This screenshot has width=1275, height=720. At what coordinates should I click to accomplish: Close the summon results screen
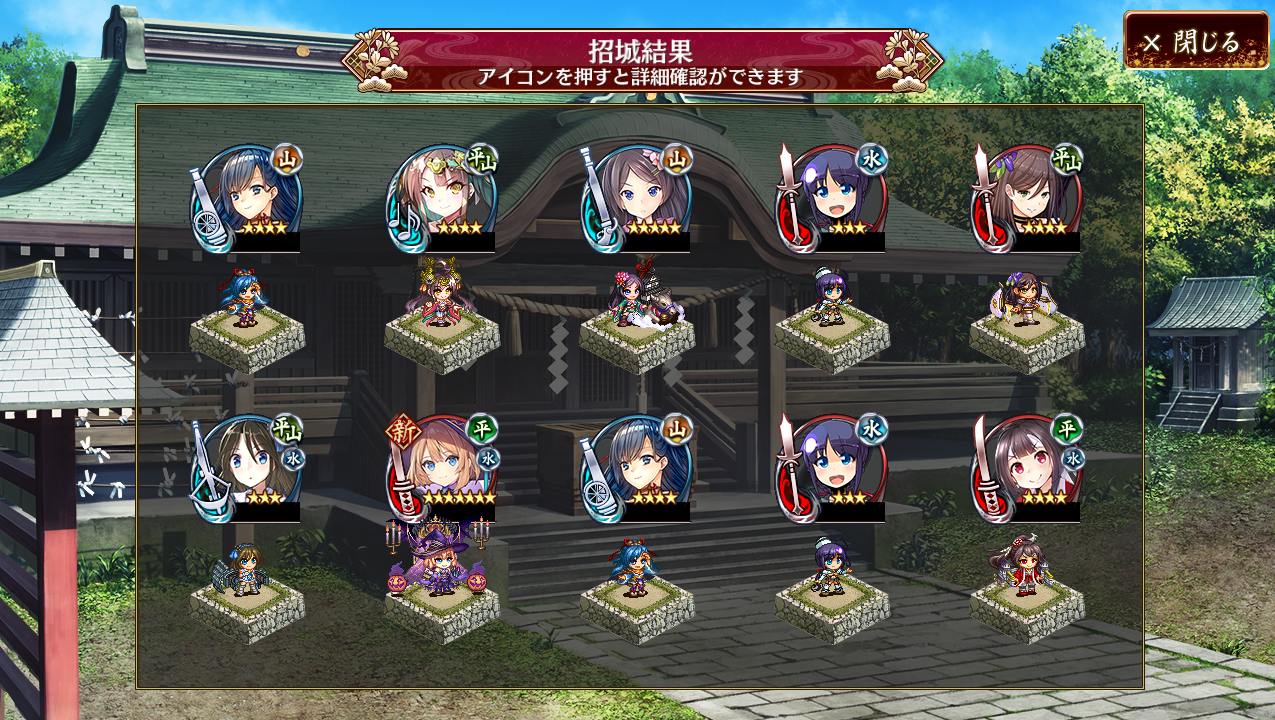1196,41
